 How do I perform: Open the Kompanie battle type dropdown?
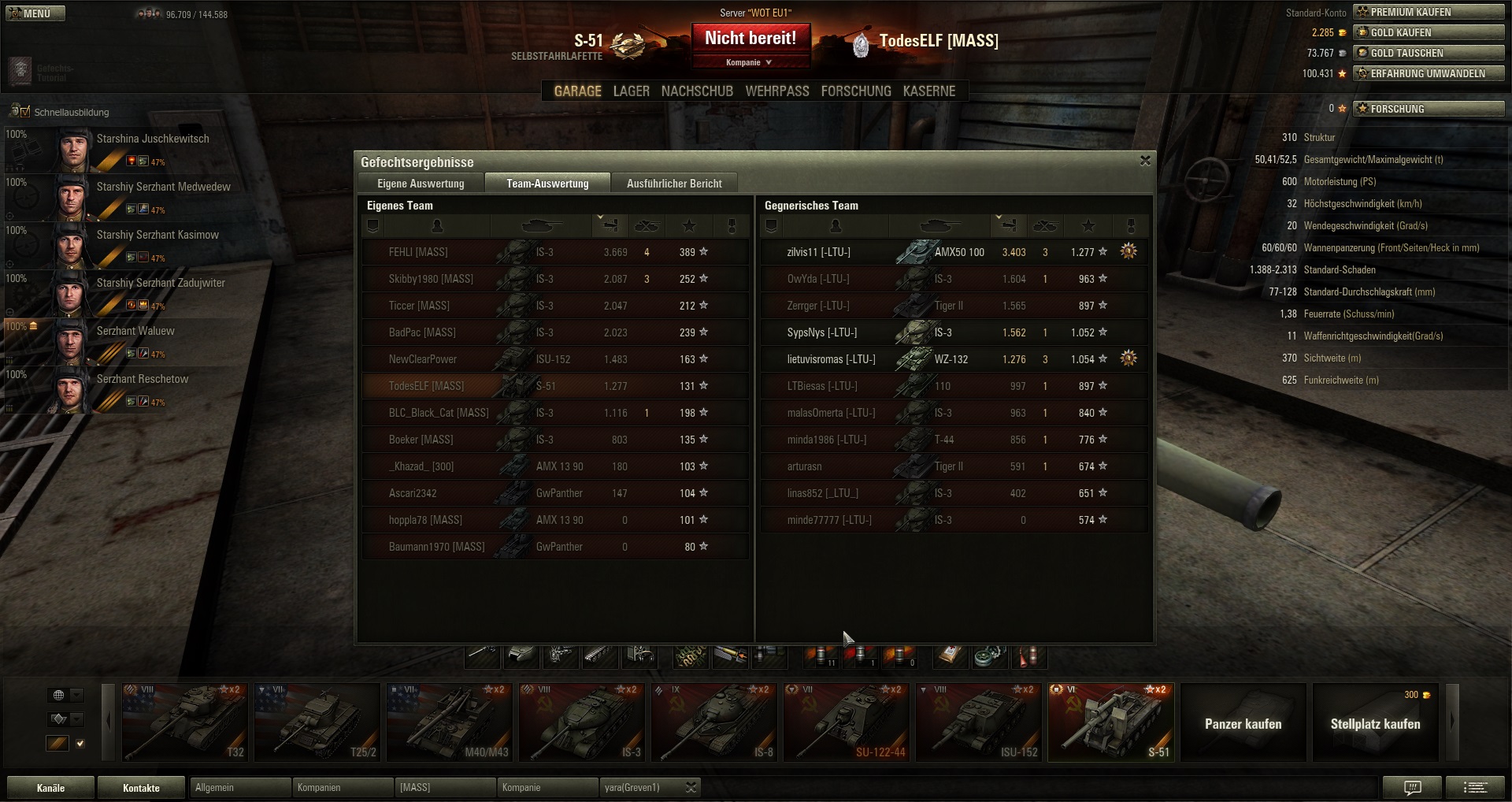pos(750,62)
